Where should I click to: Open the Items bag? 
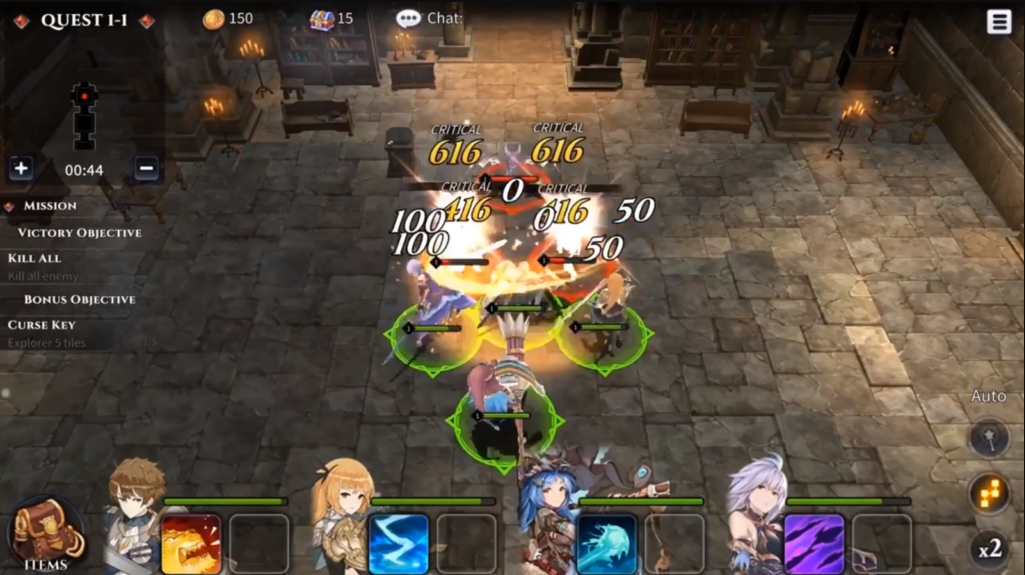click(46, 535)
